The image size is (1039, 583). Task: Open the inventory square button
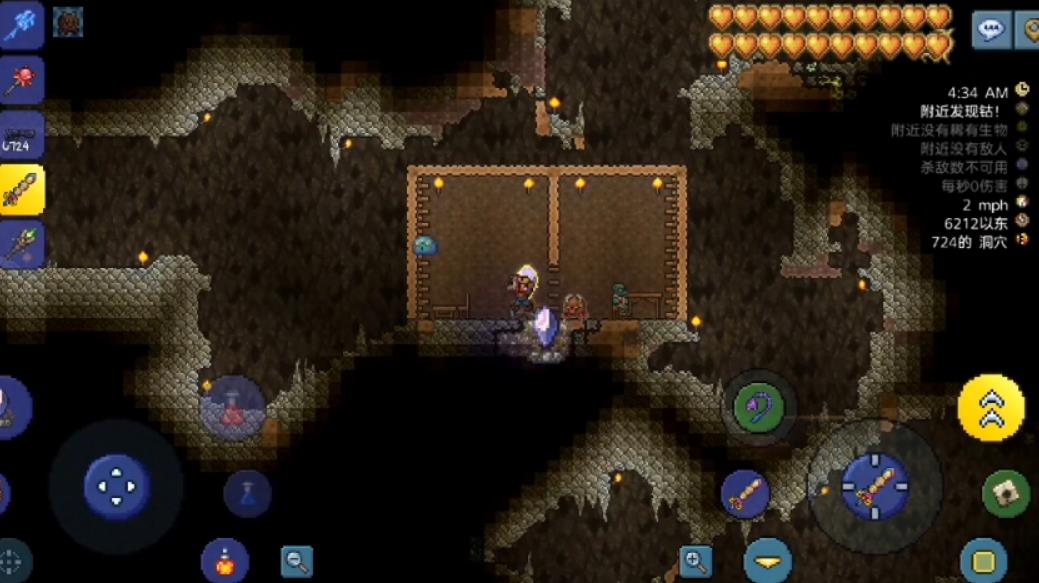[x=983, y=561]
